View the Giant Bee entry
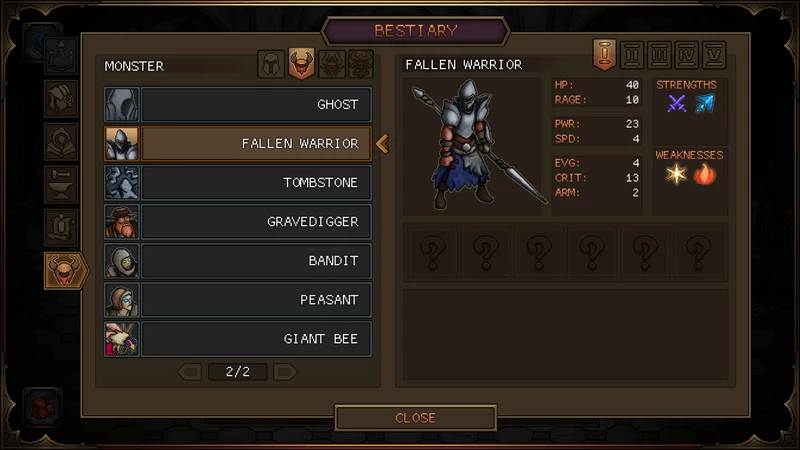The width and height of the screenshot is (800, 450). coord(255,339)
